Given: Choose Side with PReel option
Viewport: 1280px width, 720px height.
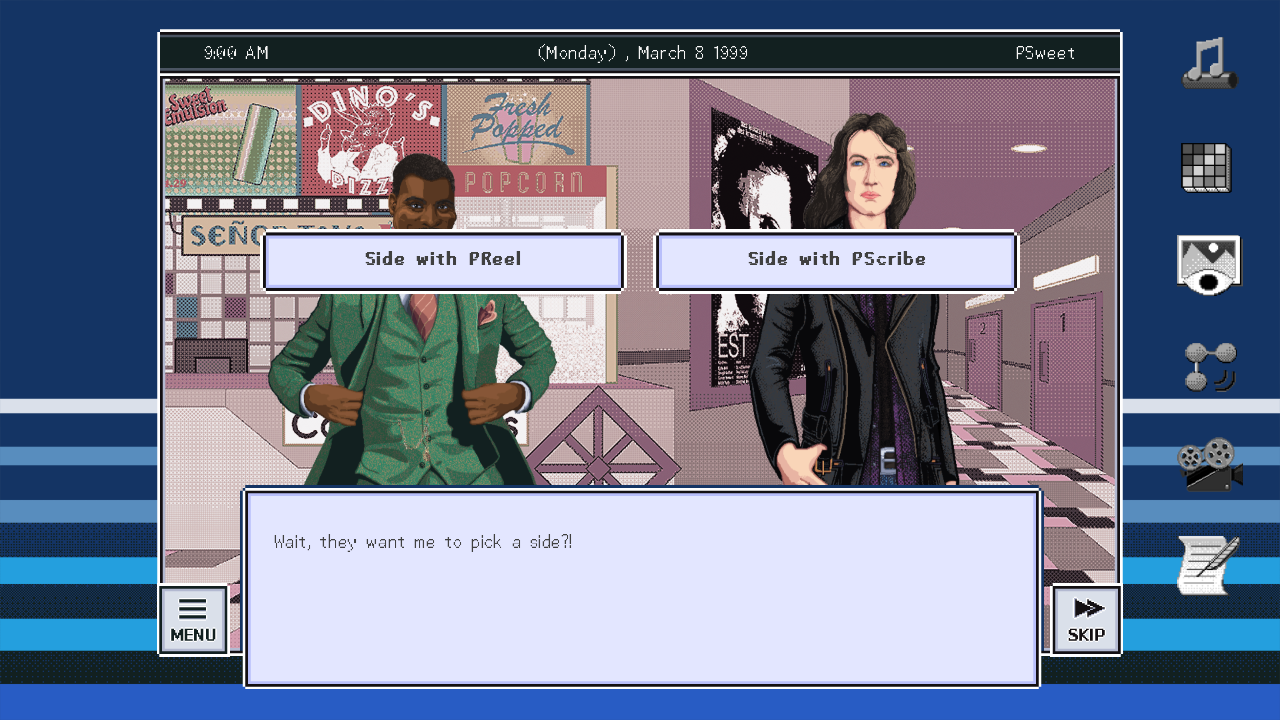Looking at the screenshot, I should 443,260.
